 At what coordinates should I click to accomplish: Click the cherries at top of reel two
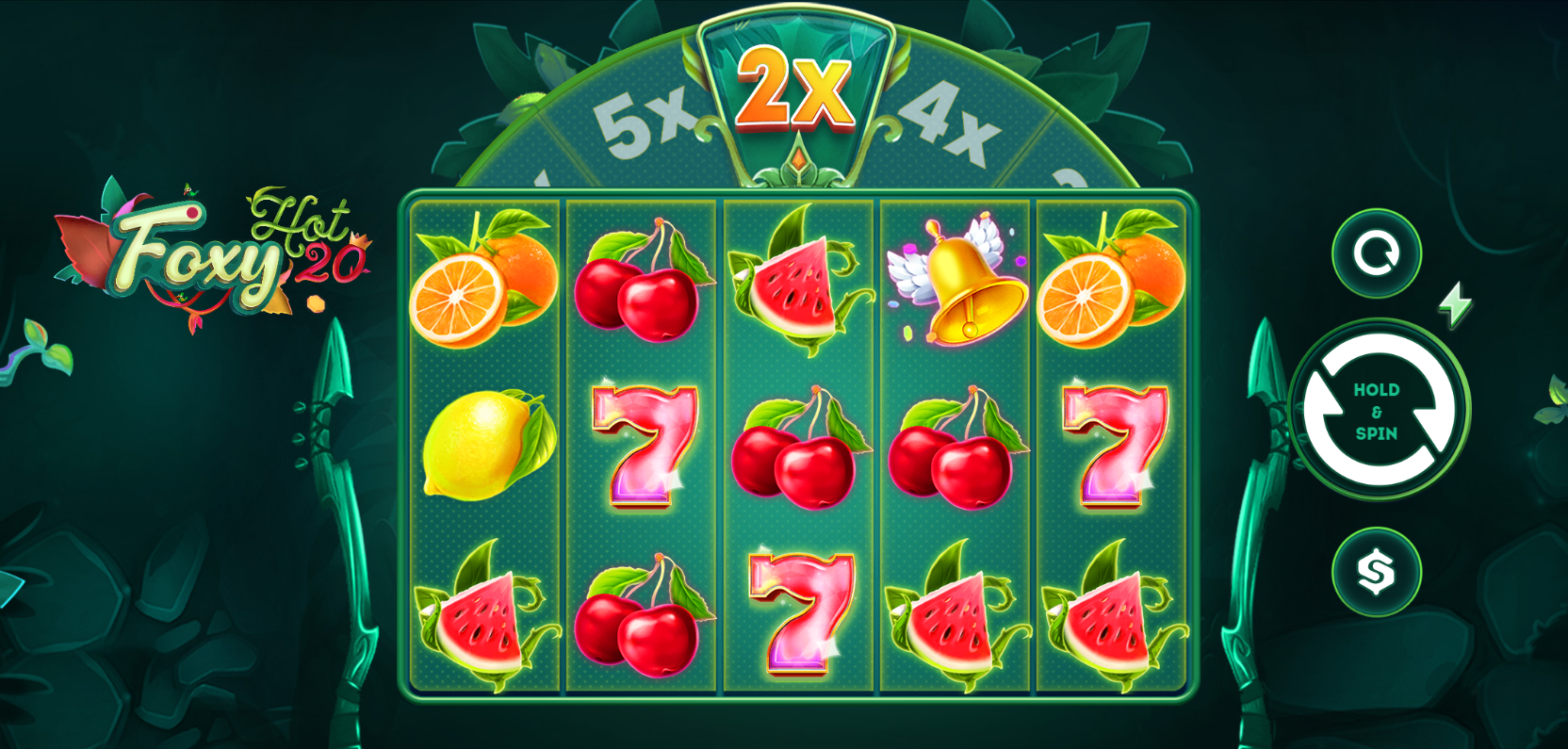click(x=641, y=283)
